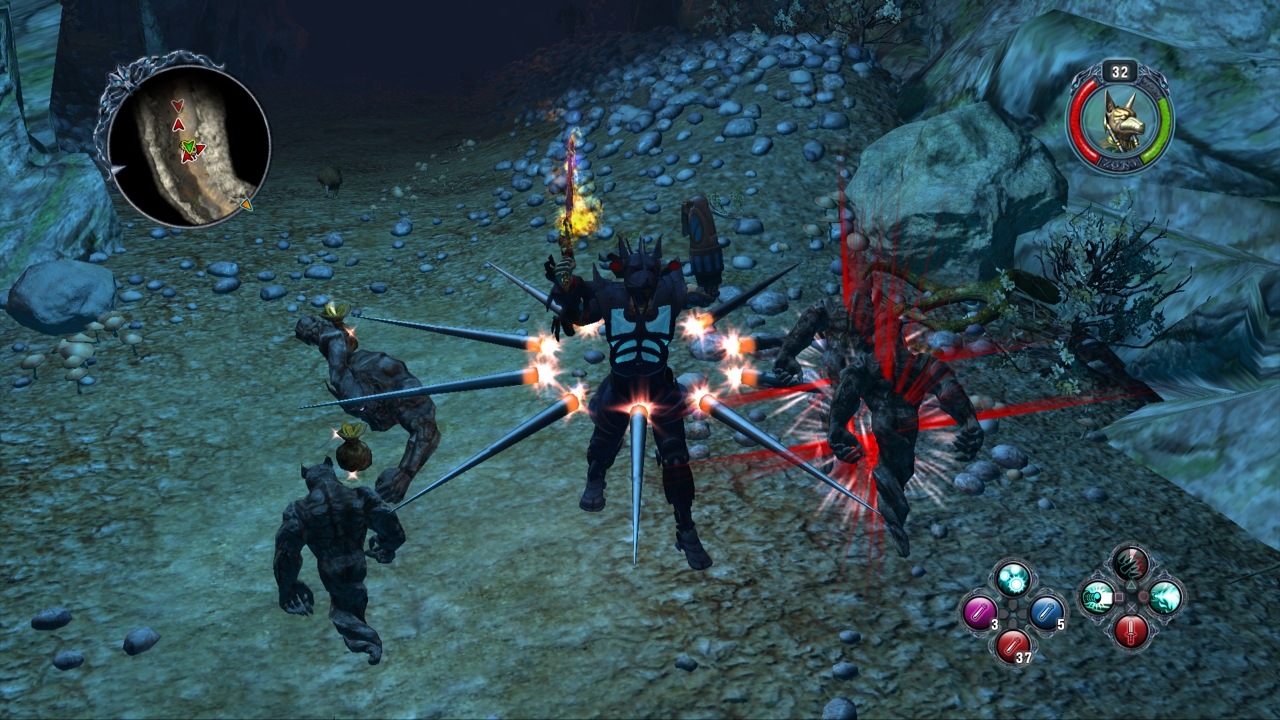Cast the cyan flame burst skill
The height and width of the screenshot is (720, 1280).
[x=1164, y=598]
